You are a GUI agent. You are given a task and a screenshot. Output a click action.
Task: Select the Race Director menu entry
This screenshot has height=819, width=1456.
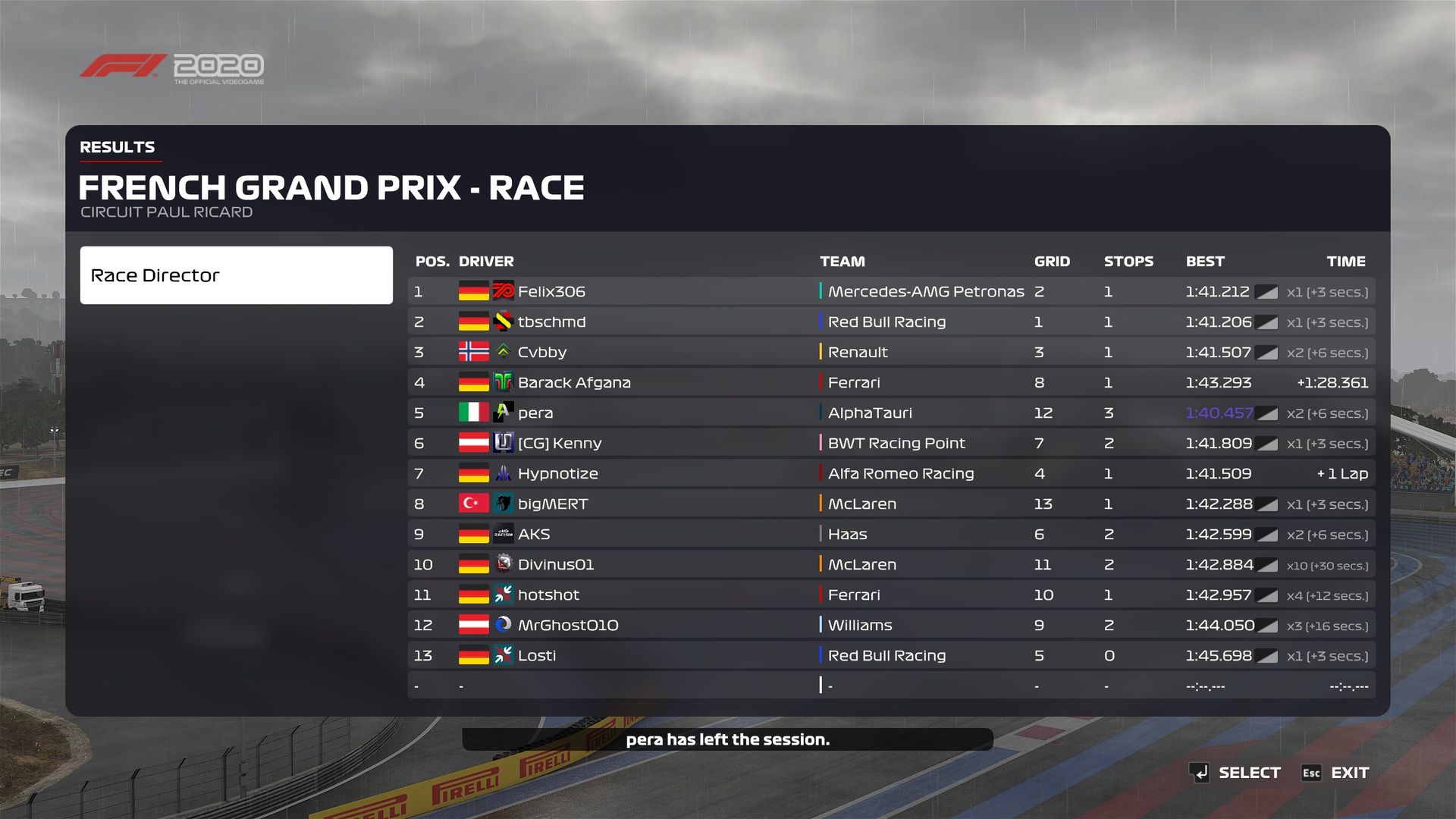[236, 275]
